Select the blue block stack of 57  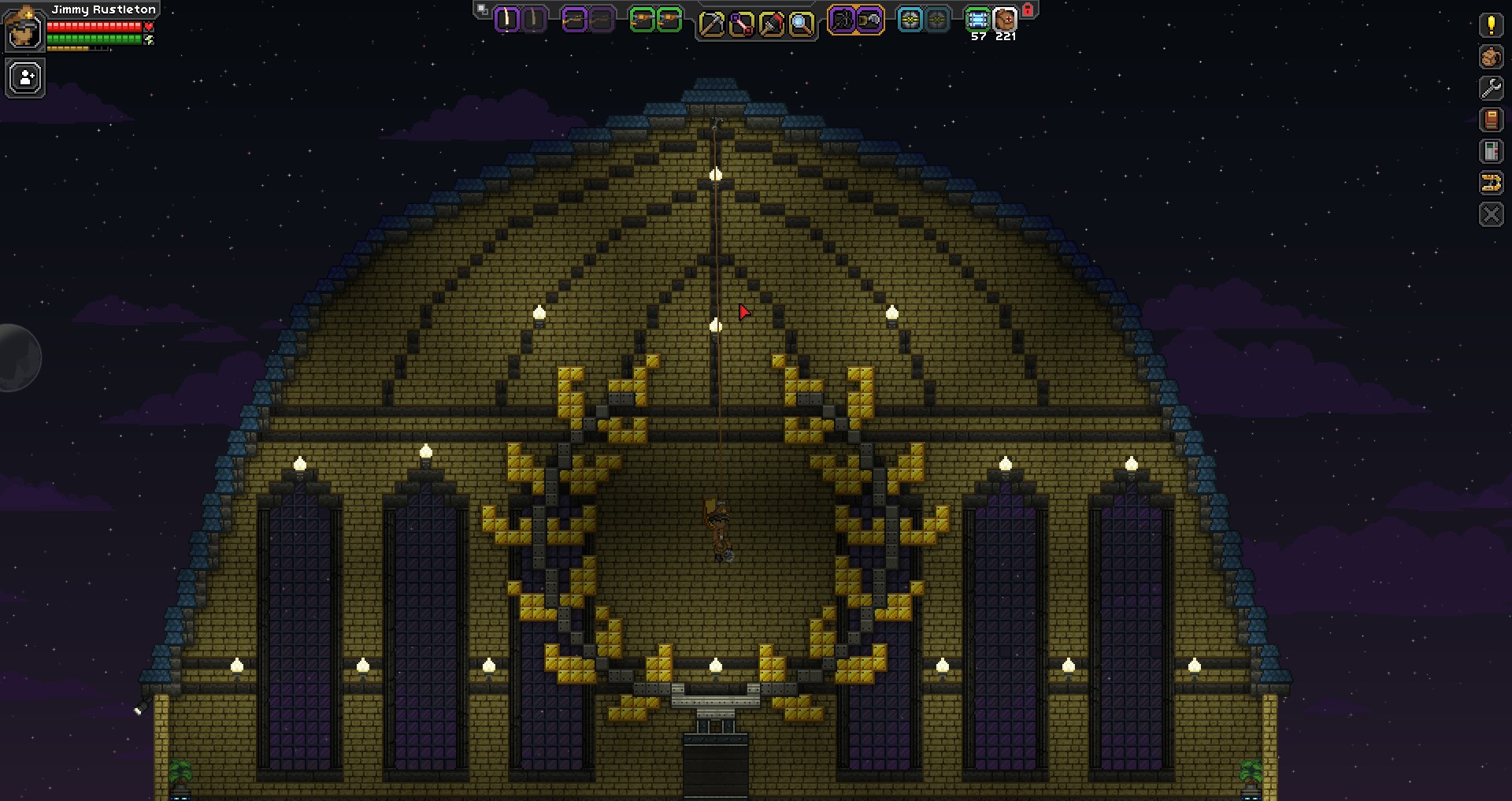pos(977,20)
